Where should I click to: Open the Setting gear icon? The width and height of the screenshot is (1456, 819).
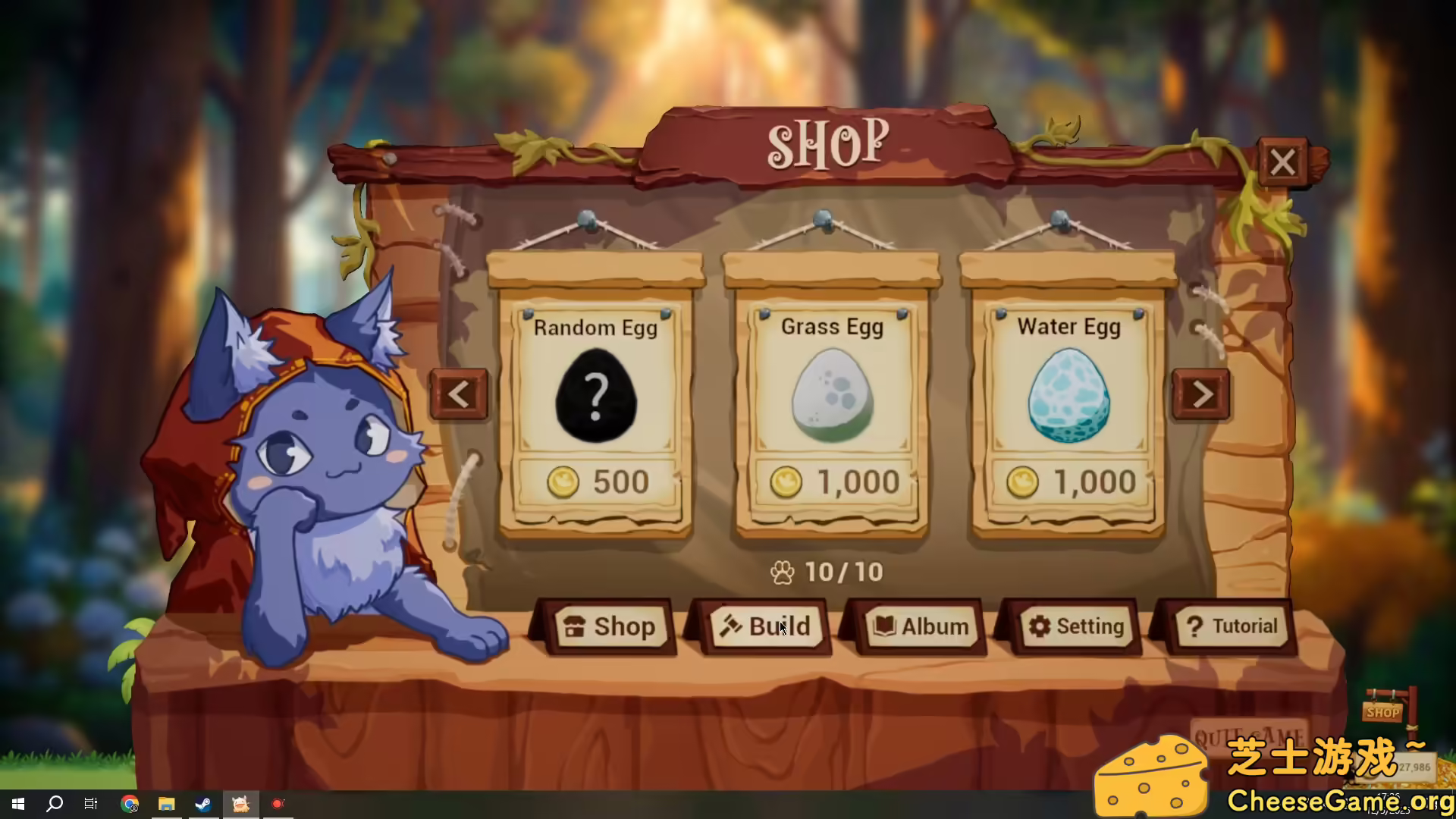tap(1041, 626)
